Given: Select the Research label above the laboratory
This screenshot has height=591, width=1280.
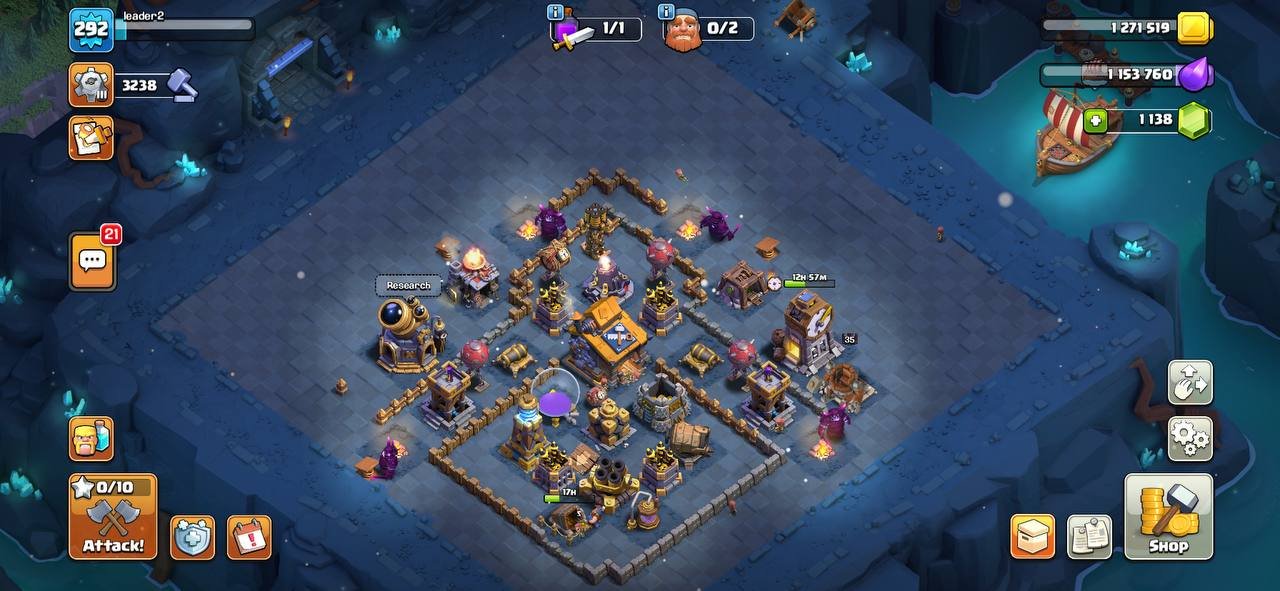Looking at the screenshot, I should (408, 286).
